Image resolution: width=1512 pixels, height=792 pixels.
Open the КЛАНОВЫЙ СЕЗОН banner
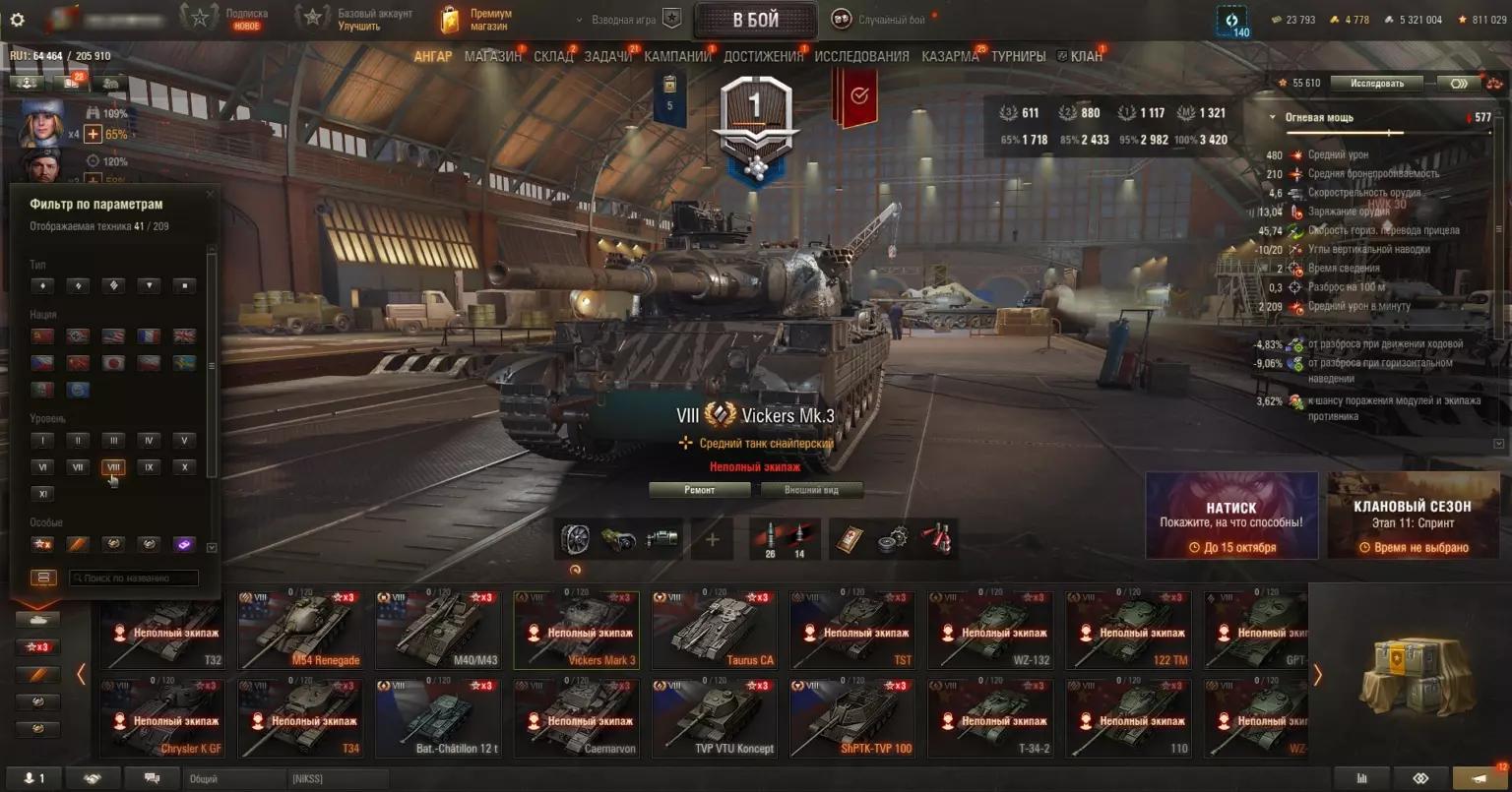[x=1412, y=516]
